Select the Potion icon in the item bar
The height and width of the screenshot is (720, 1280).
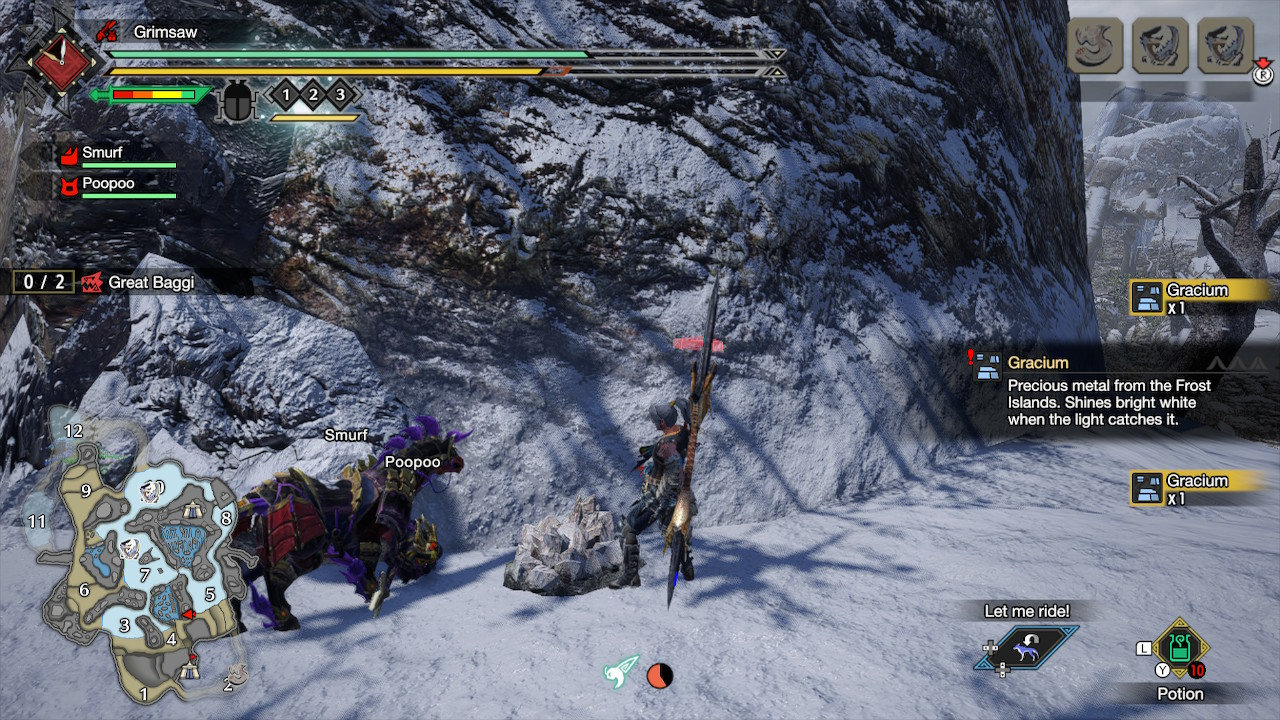tap(1179, 647)
